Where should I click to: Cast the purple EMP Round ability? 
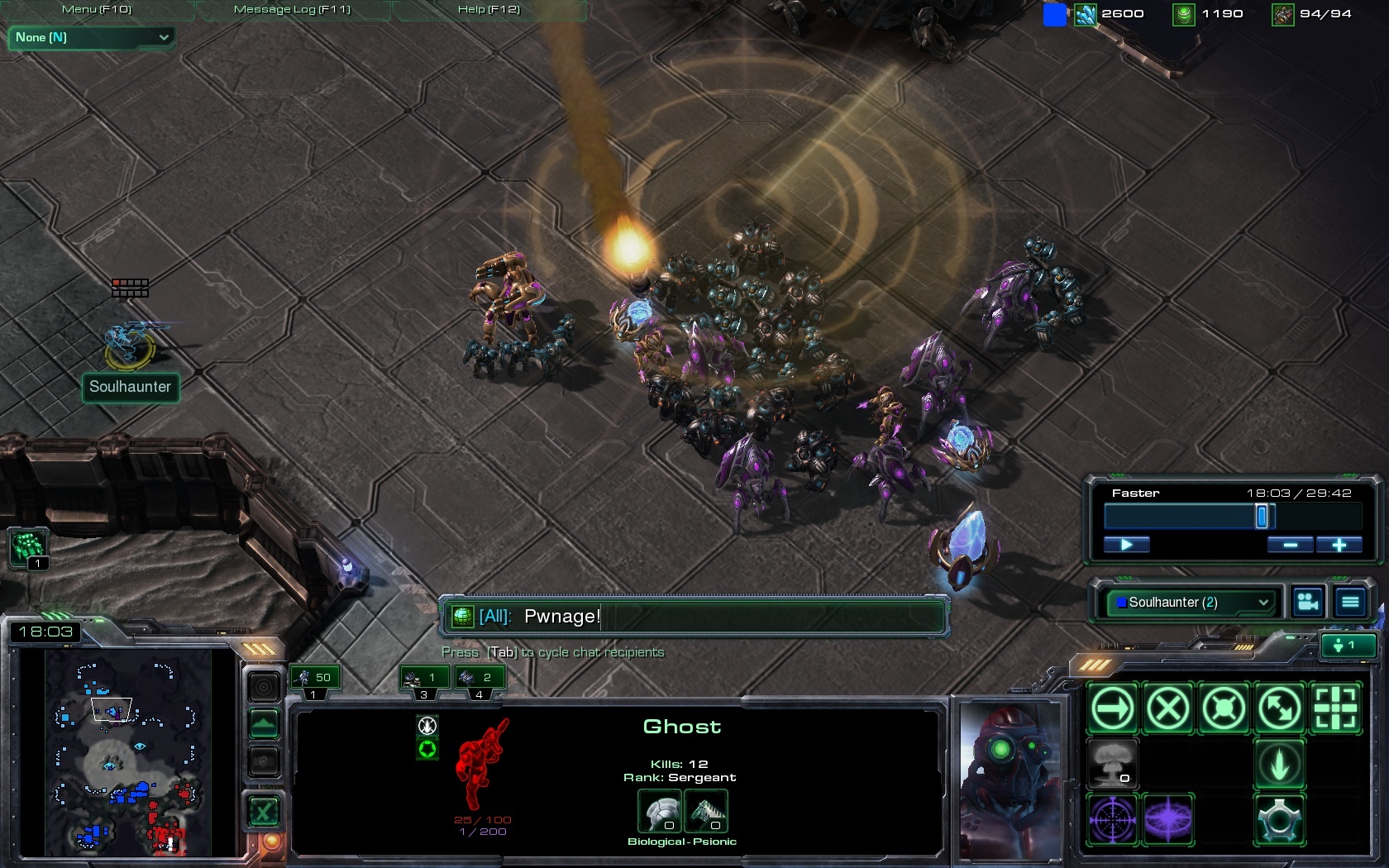coord(1168,819)
